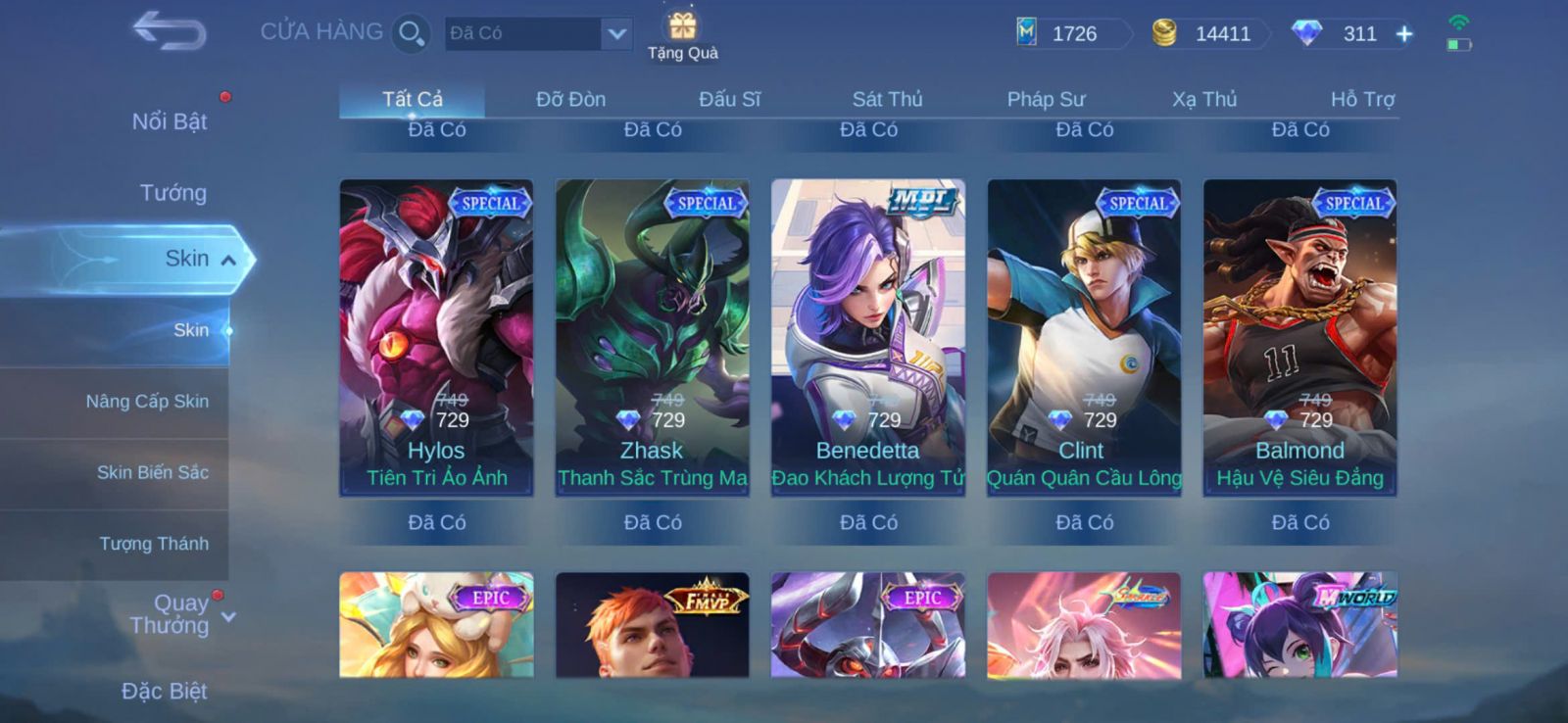Add more diamonds with the plus button
Image resolution: width=1568 pixels, height=723 pixels.
click(1404, 34)
